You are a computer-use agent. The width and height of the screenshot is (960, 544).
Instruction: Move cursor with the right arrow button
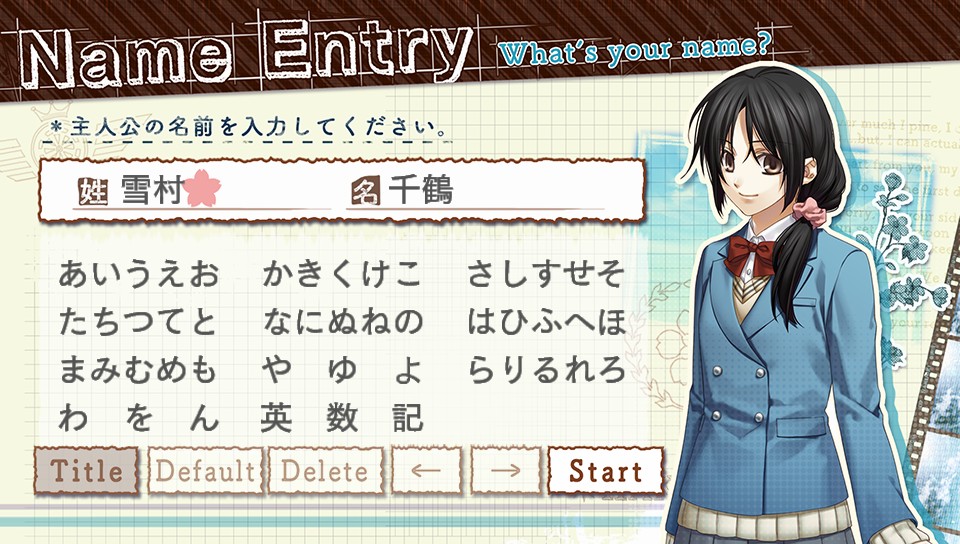(506, 471)
